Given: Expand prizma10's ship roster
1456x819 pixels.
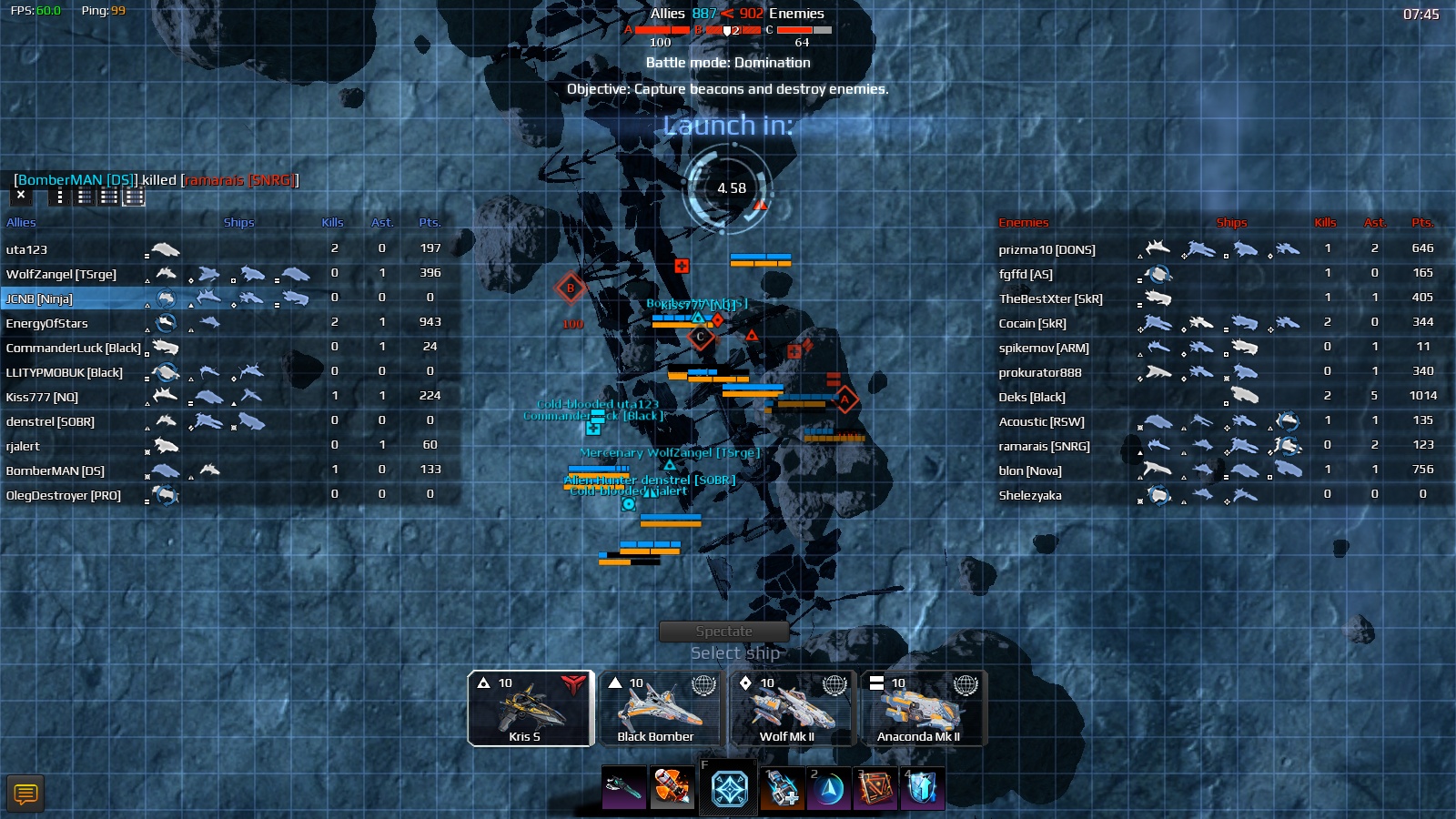Looking at the screenshot, I should (1046, 248).
